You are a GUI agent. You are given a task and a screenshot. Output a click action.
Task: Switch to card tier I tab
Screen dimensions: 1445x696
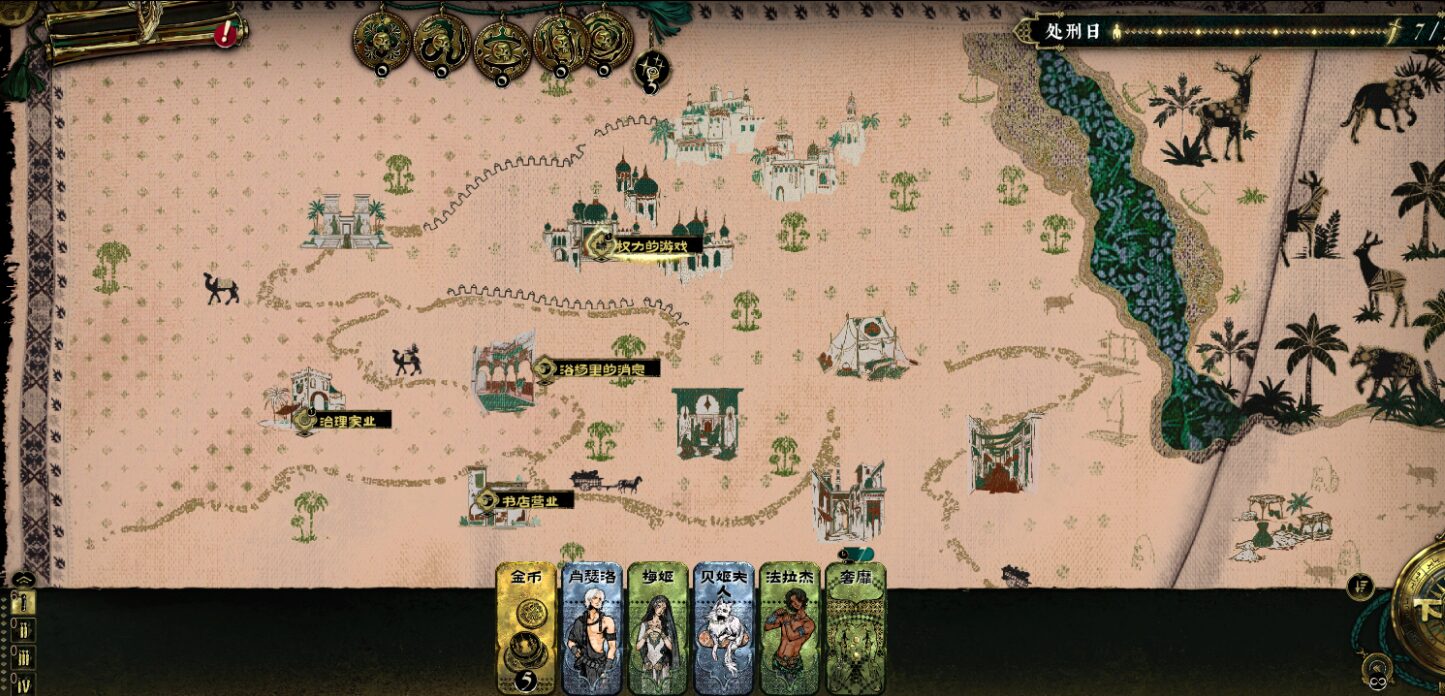[x=22, y=602]
